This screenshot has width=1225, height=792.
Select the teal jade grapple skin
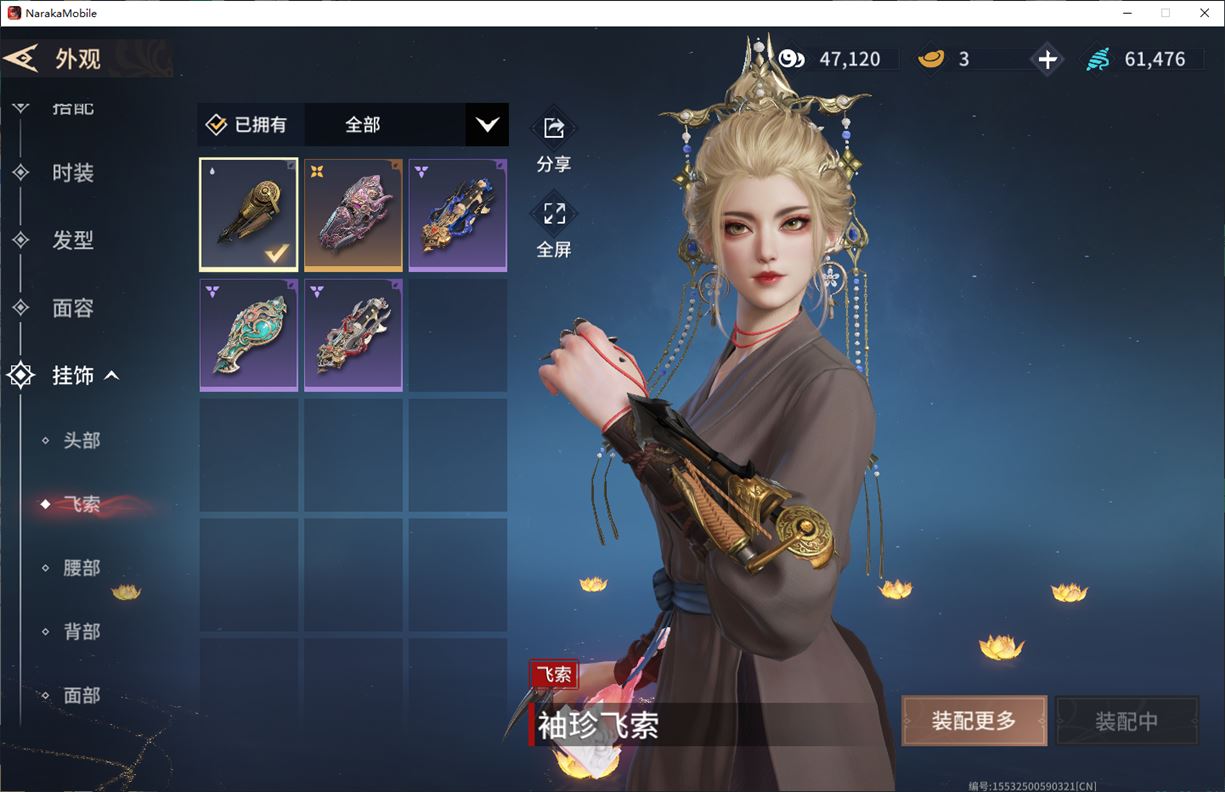[x=249, y=335]
